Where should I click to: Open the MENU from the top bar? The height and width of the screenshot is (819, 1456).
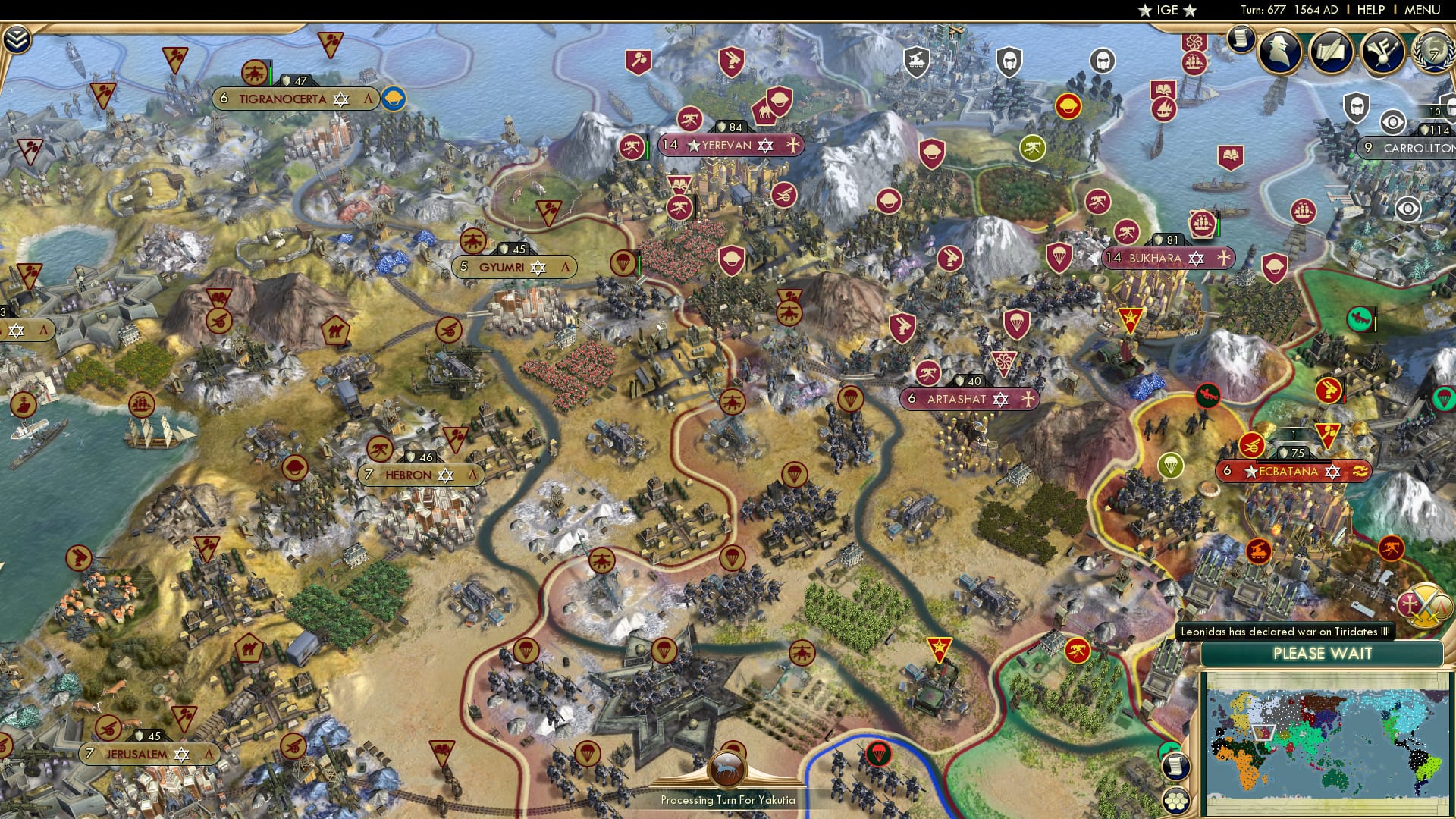(x=1424, y=11)
